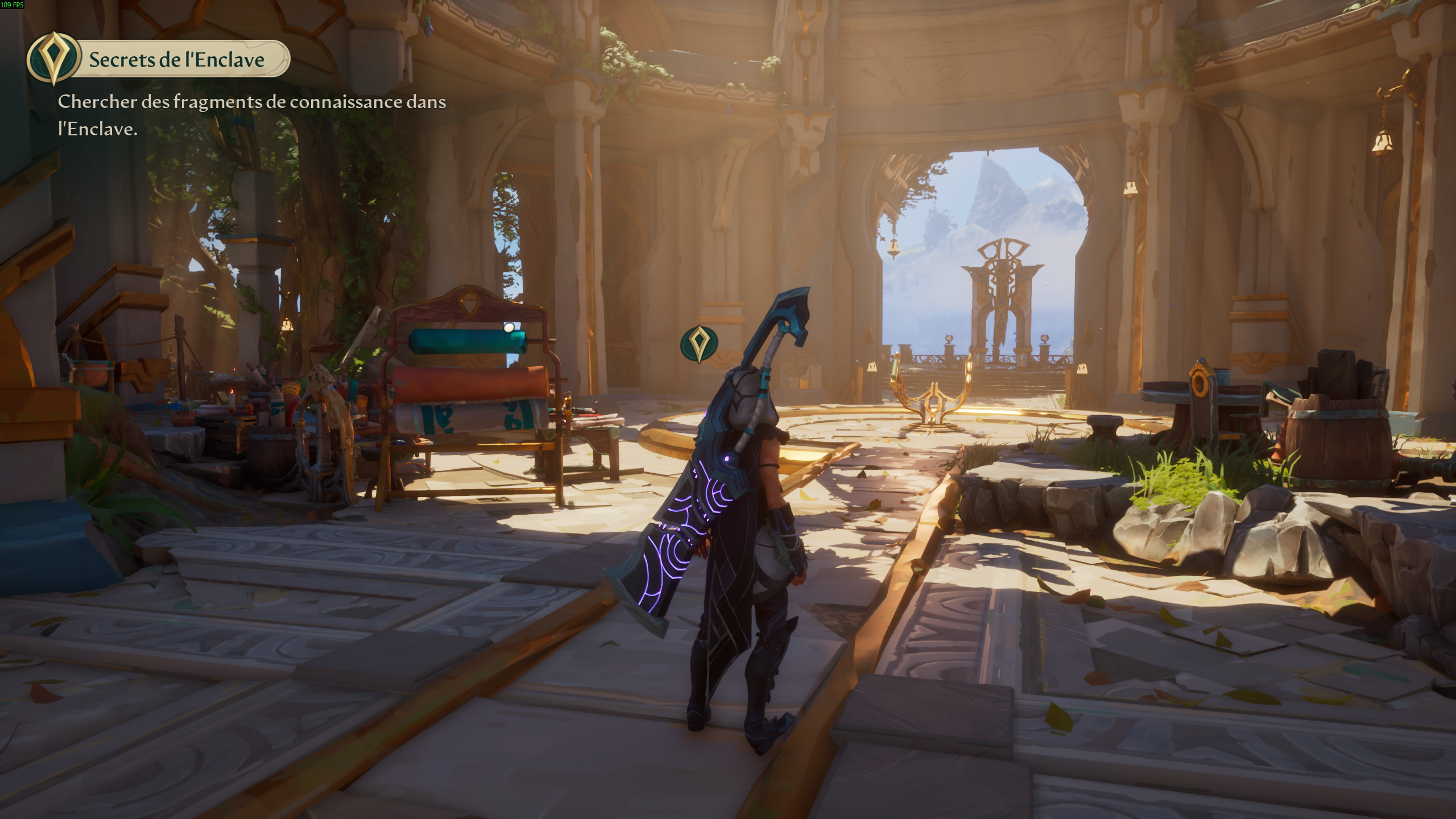Click the quest emblem beside the quest title

[x=53, y=58]
